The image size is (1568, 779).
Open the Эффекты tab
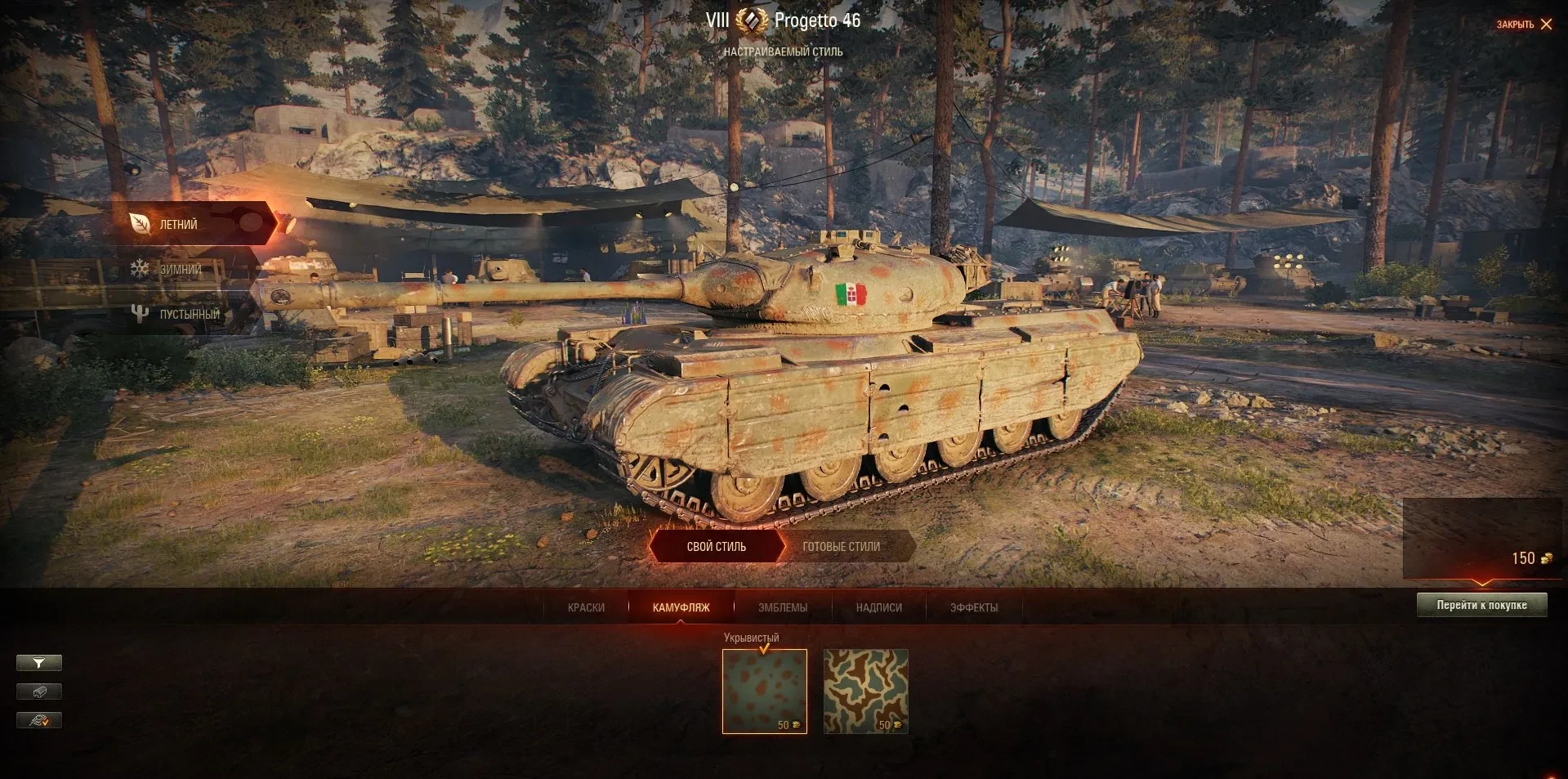tap(973, 607)
